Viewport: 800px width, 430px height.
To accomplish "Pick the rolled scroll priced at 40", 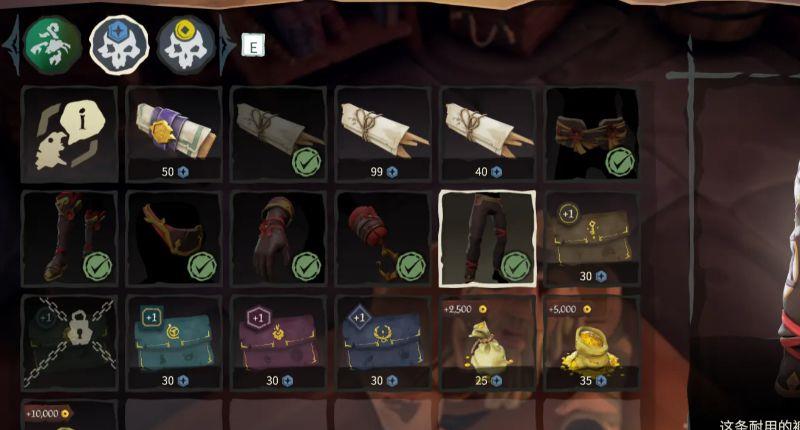I will pos(487,133).
